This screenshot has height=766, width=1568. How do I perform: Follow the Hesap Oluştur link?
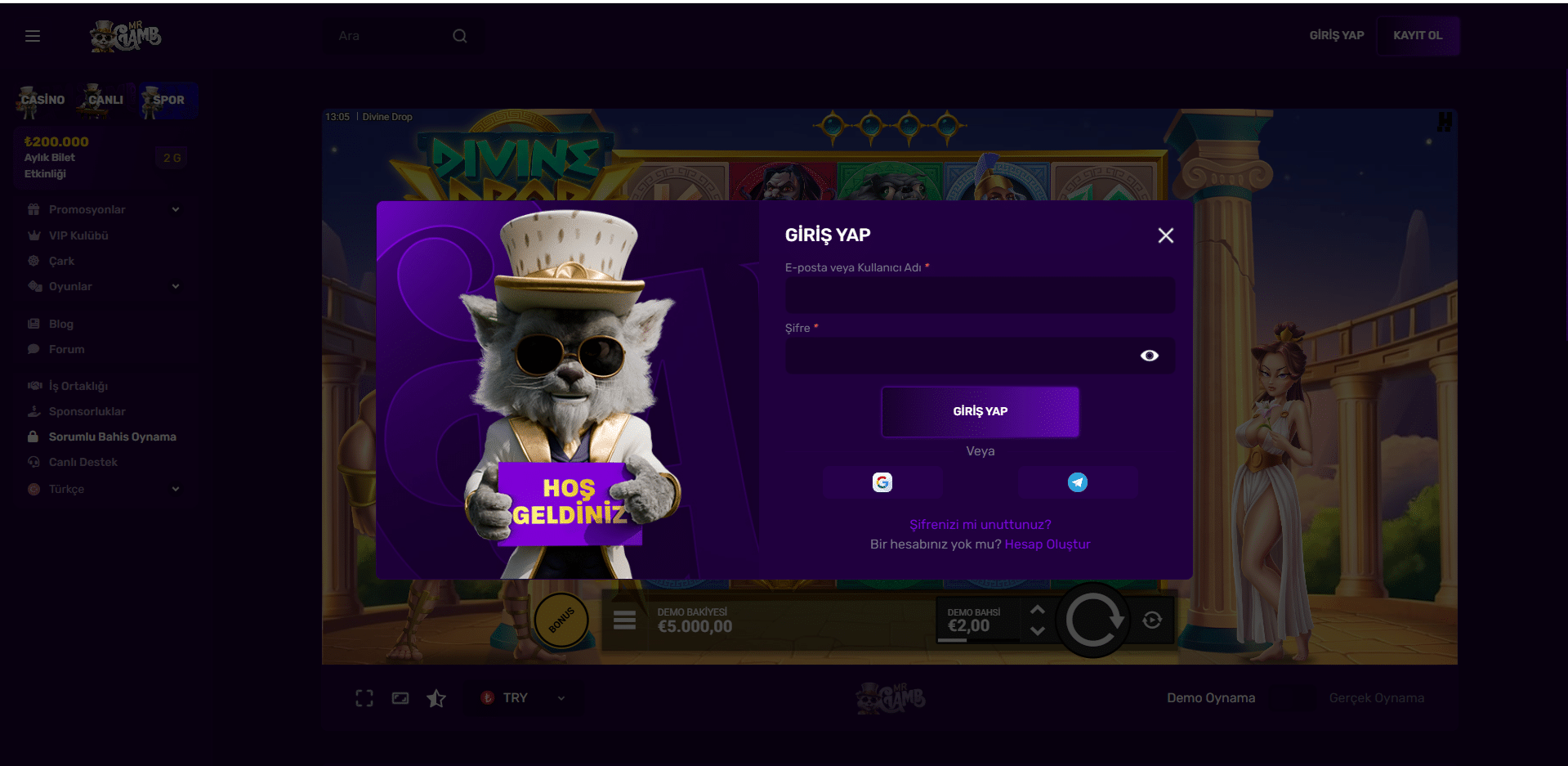[x=1047, y=544]
